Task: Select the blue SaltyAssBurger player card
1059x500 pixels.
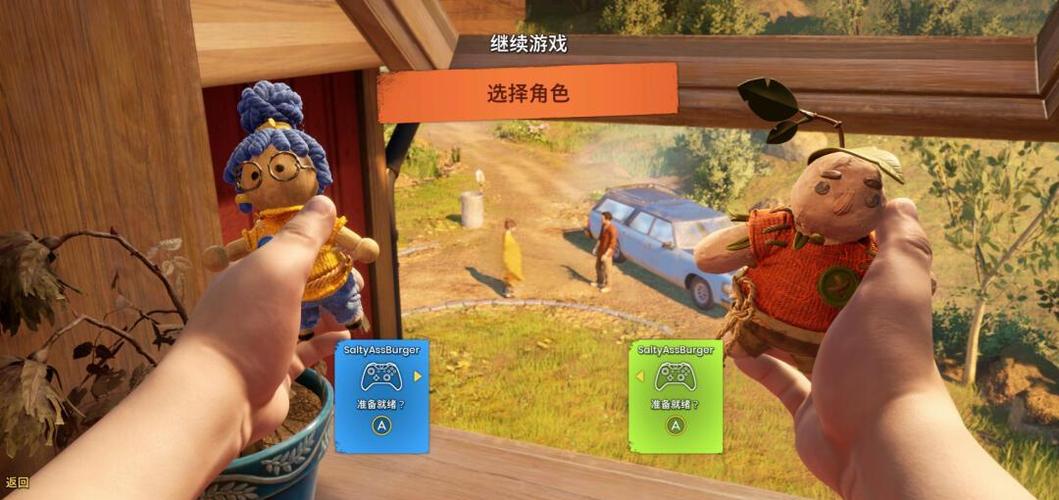Action: tap(381, 396)
